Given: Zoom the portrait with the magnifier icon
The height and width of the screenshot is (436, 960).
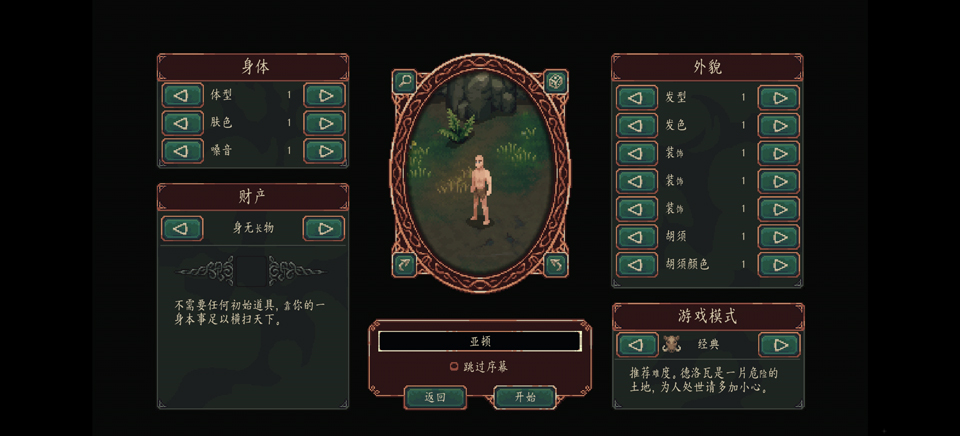Looking at the screenshot, I should tap(404, 81).
